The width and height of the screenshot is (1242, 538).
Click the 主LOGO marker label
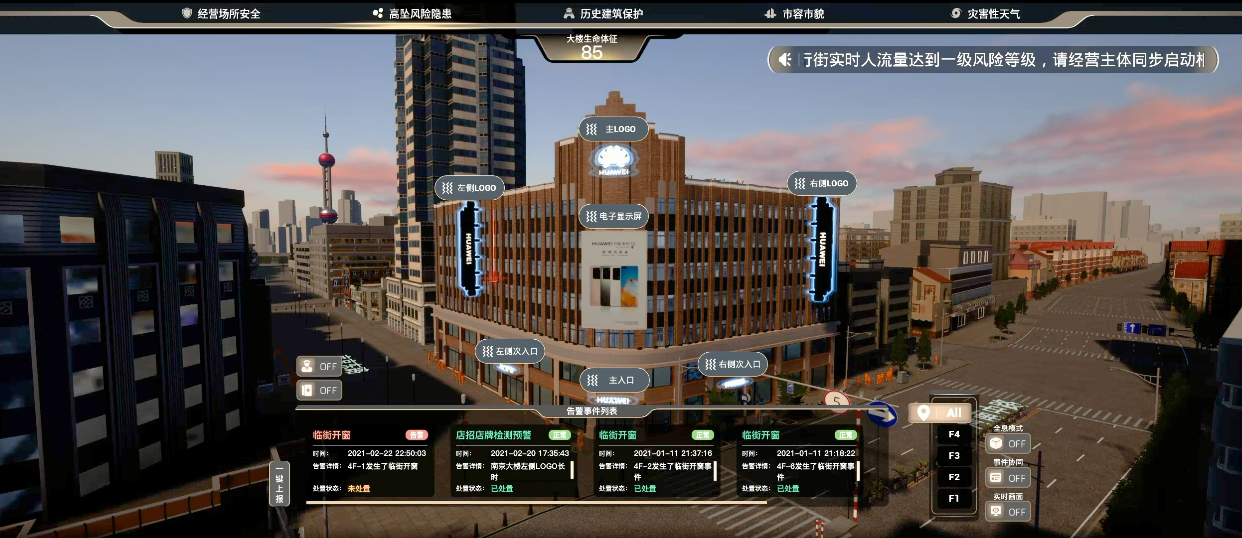[x=614, y=129]
